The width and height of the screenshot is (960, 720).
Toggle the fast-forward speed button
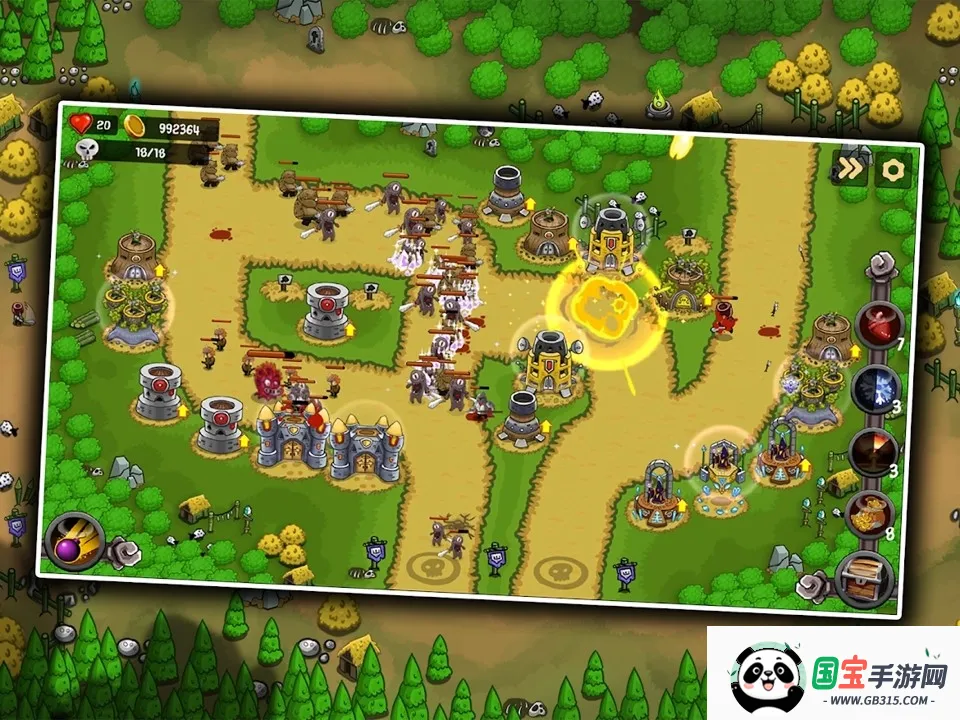tap(850, 168)
